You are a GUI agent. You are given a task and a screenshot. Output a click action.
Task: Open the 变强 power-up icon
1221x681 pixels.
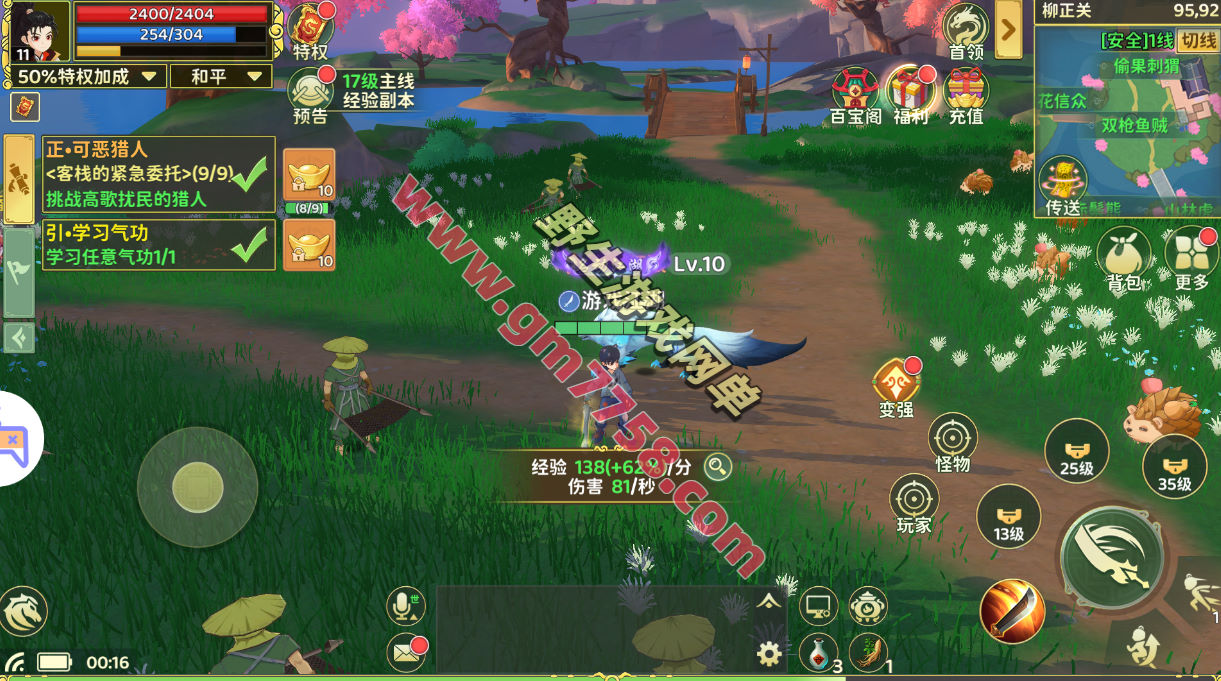coord(896,388)
